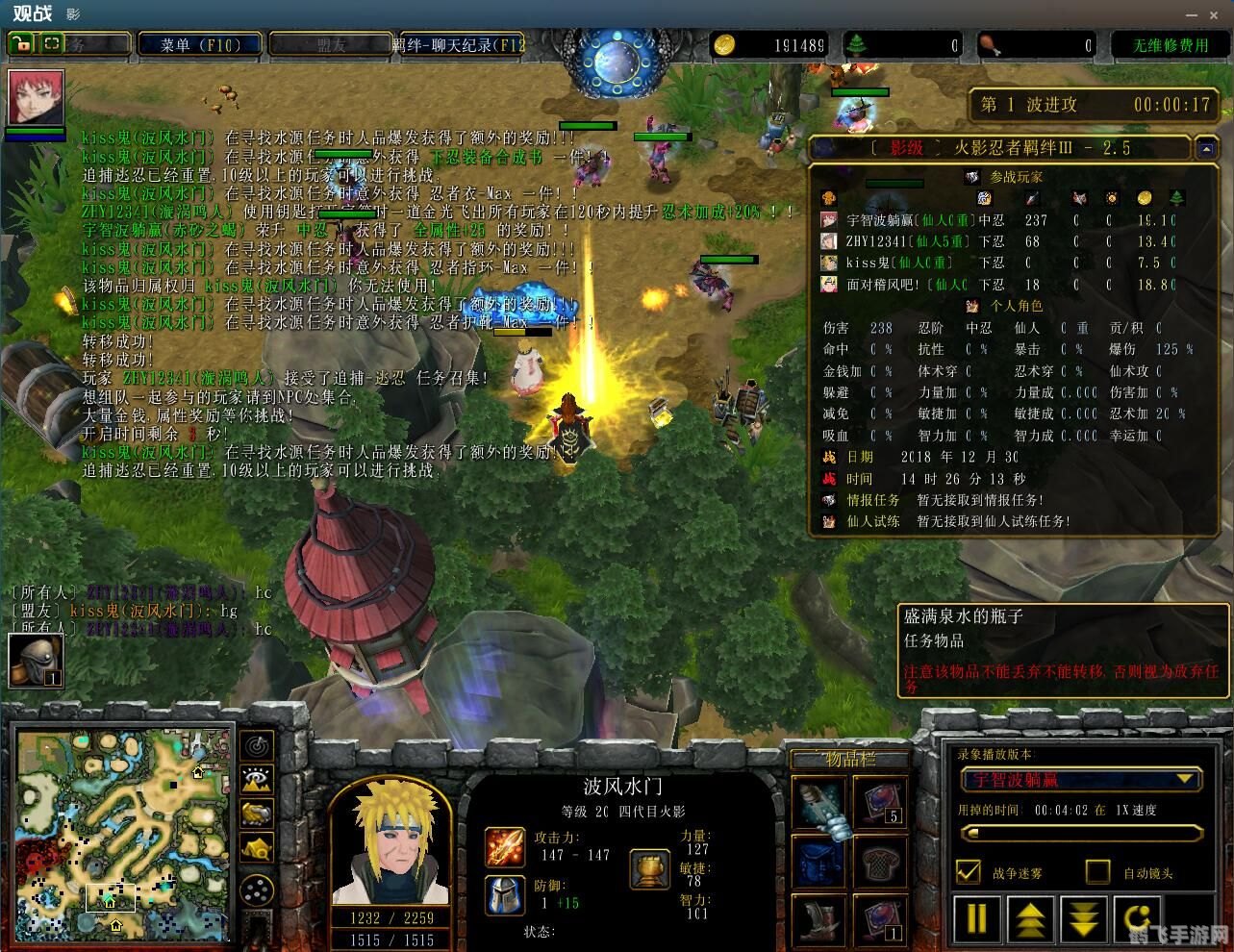Open the 盟友 panel
Viewport: 1234px width, 952px height.
[x=330, y=43]
